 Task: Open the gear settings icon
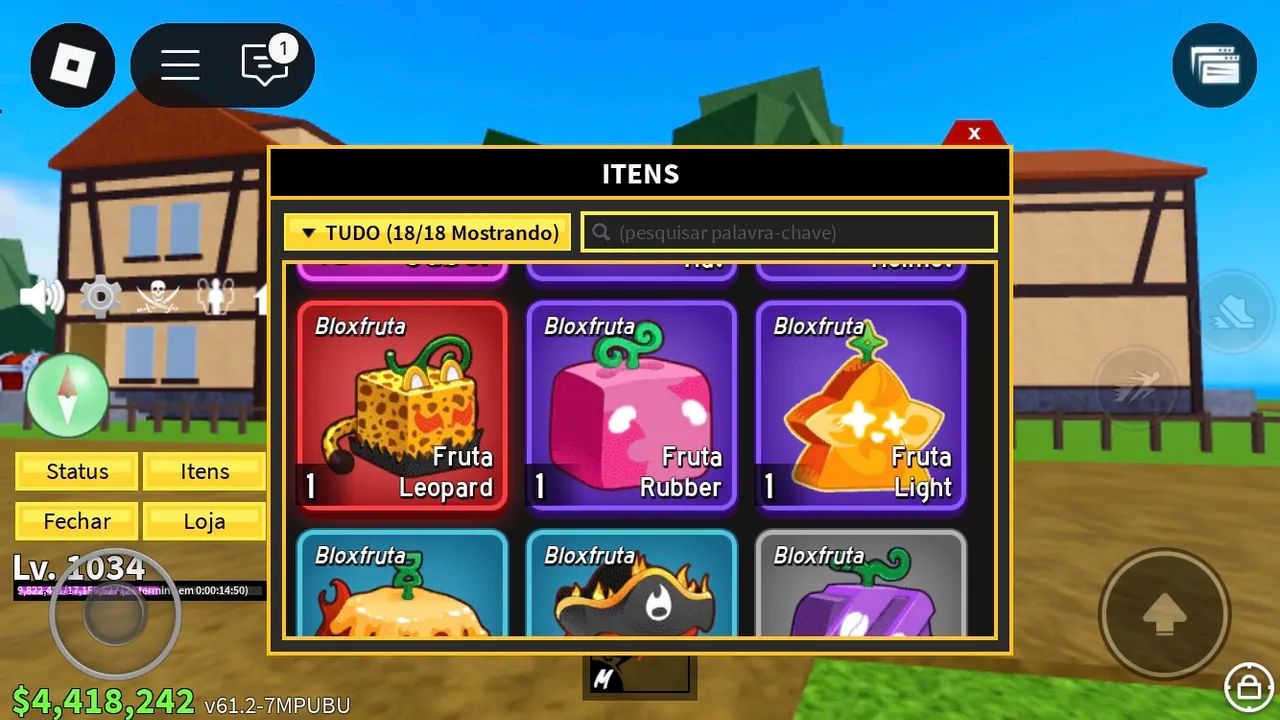(100, 297)
